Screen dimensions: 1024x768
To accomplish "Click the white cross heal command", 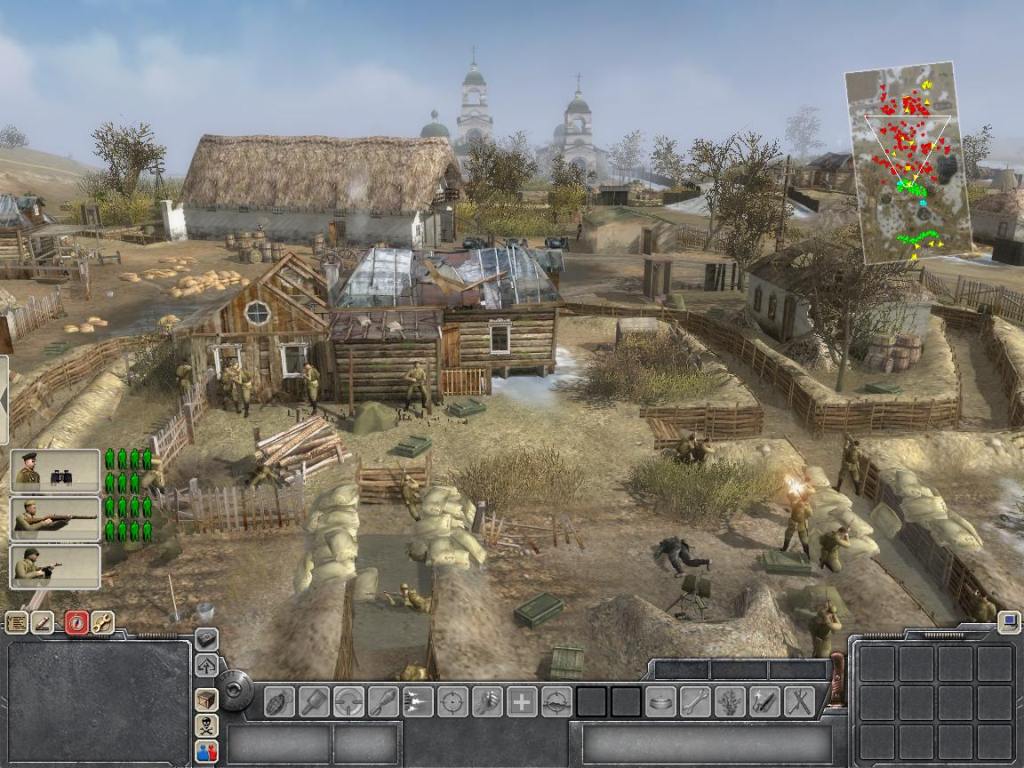I will click(x=522, y=701).
